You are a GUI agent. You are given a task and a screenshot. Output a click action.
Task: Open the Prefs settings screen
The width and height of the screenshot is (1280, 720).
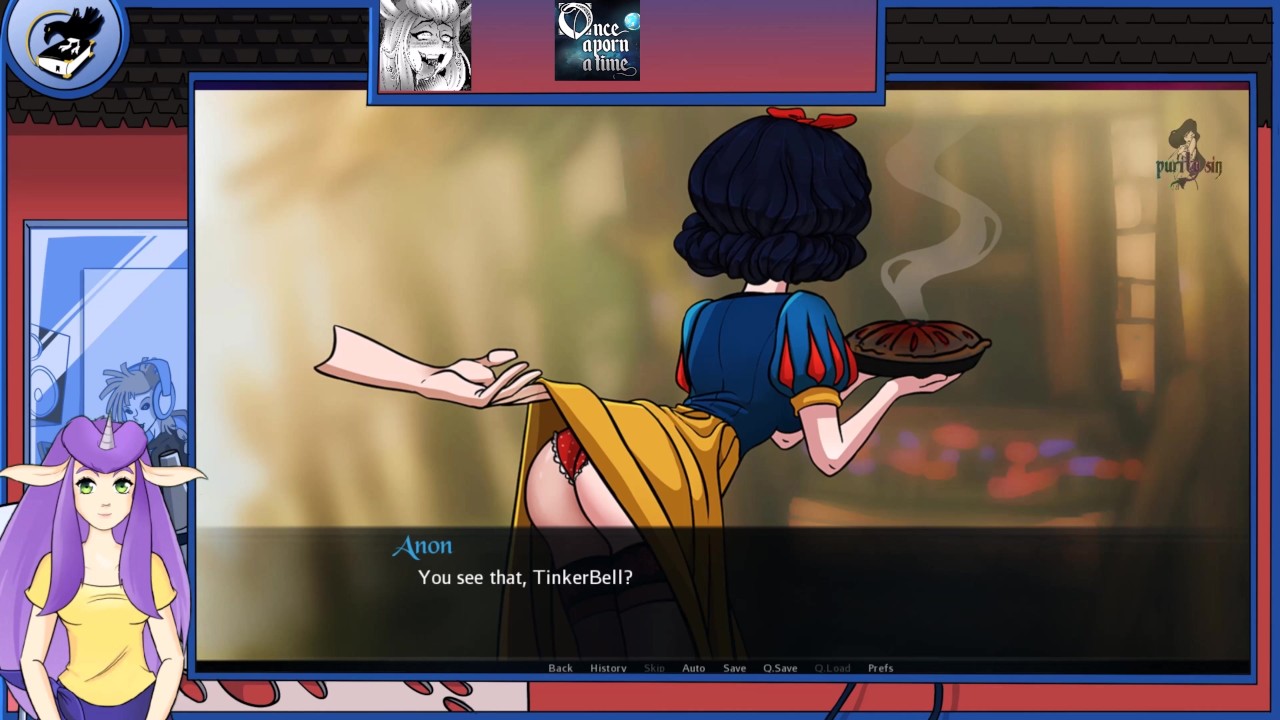[880, 667]
